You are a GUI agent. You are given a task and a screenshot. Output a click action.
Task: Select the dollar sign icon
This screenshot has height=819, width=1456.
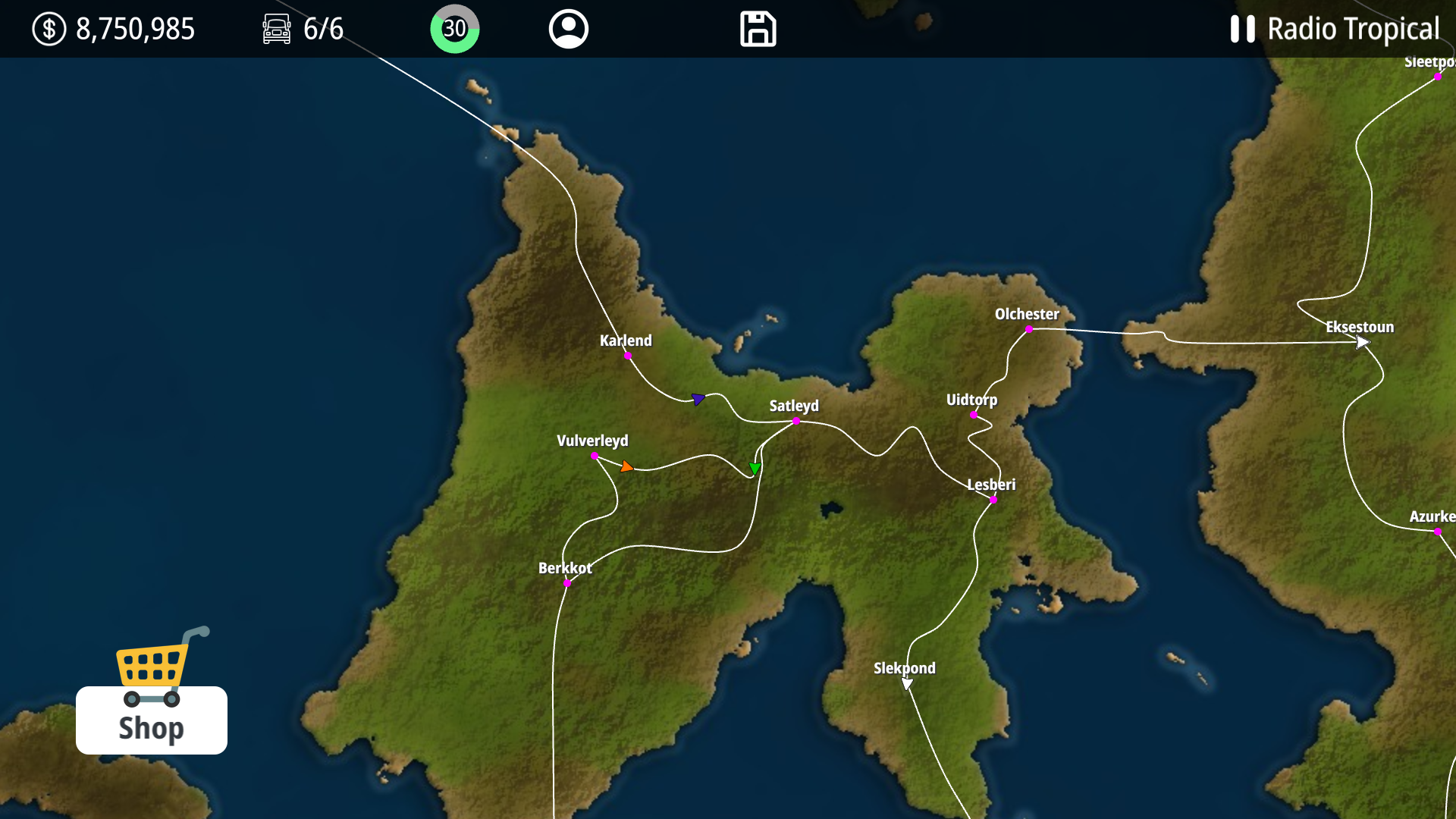coord(49,29)
